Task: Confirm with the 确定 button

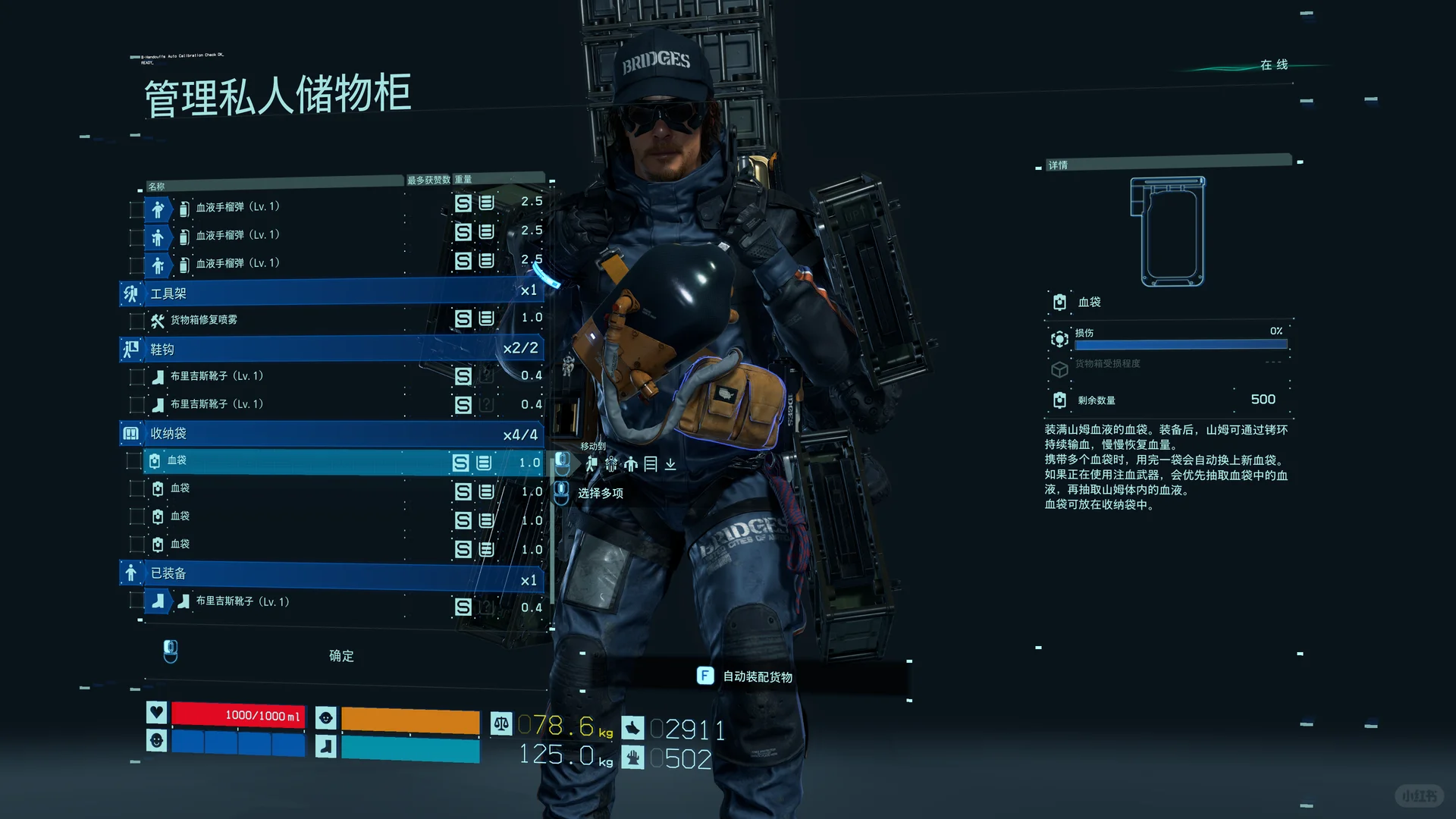Action: click(x=341, y=656)
